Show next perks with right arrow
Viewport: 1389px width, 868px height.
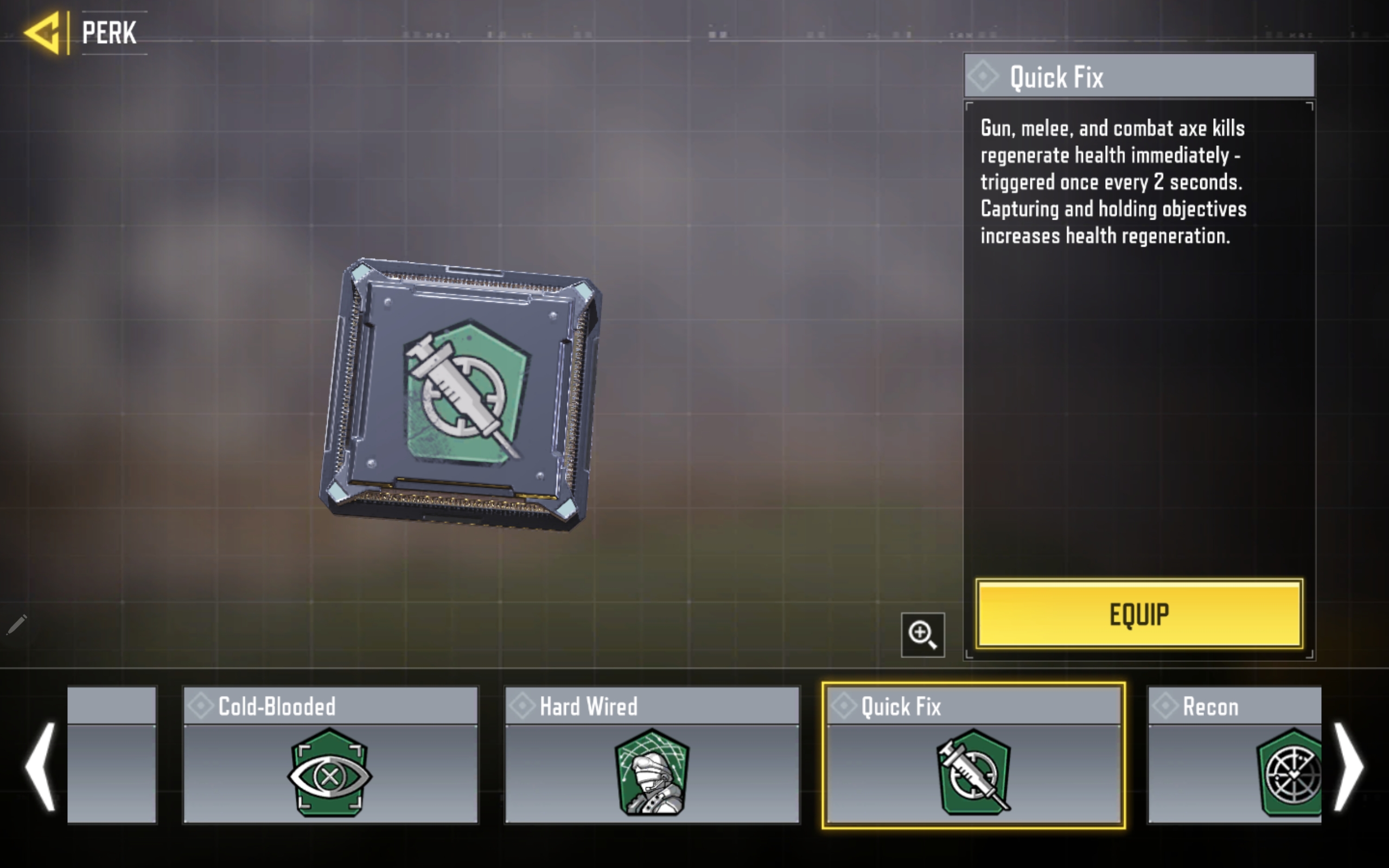(1348, 767)
